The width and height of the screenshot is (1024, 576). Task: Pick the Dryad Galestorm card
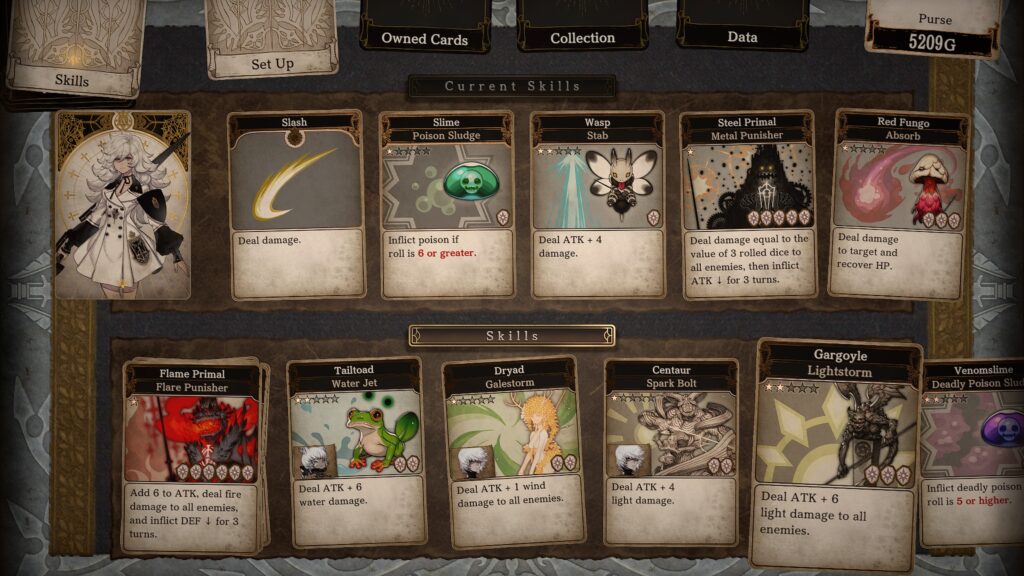tap(513, 453)
